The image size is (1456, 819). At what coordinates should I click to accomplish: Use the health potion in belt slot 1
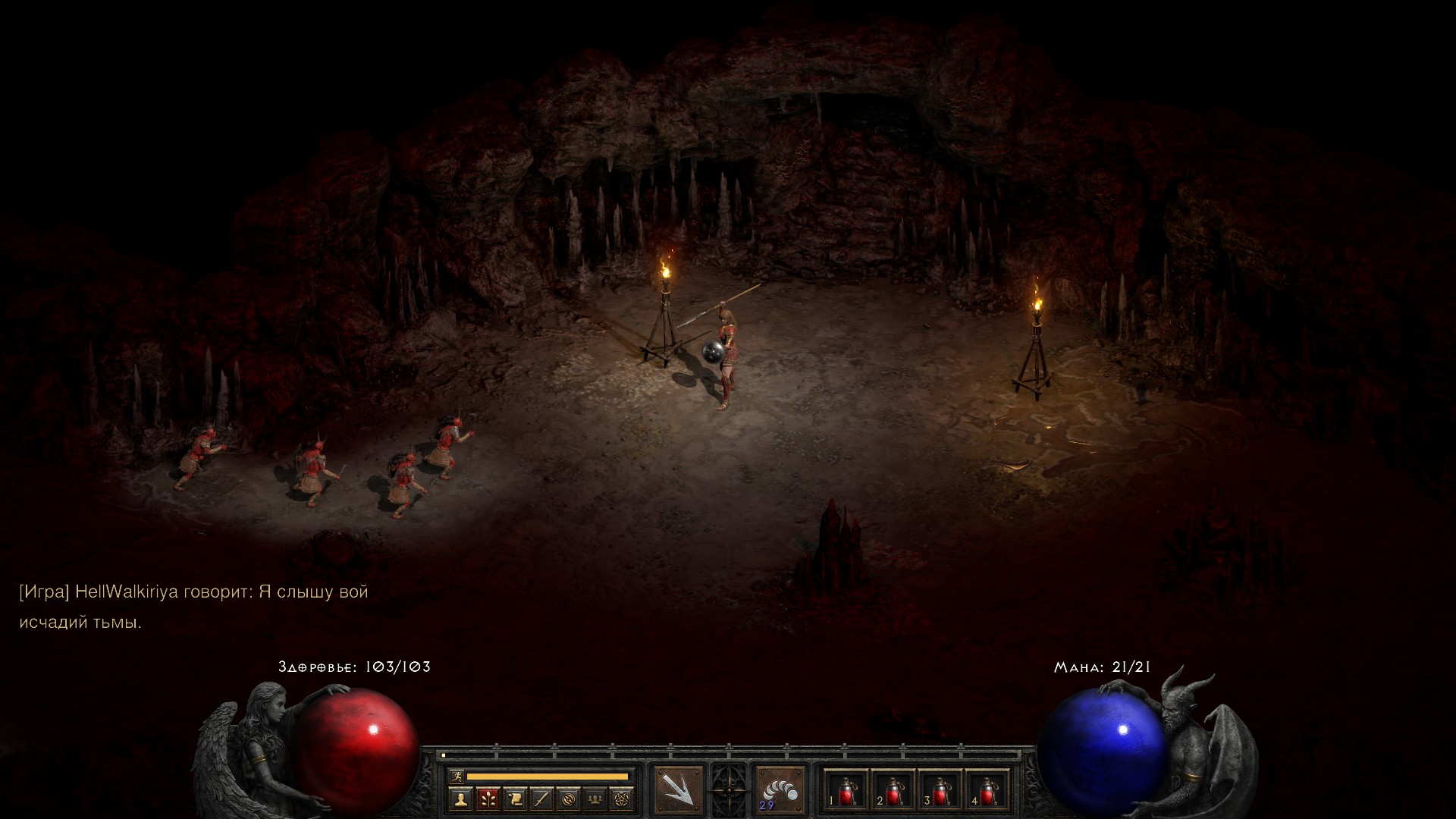click(x=845, y=792)
